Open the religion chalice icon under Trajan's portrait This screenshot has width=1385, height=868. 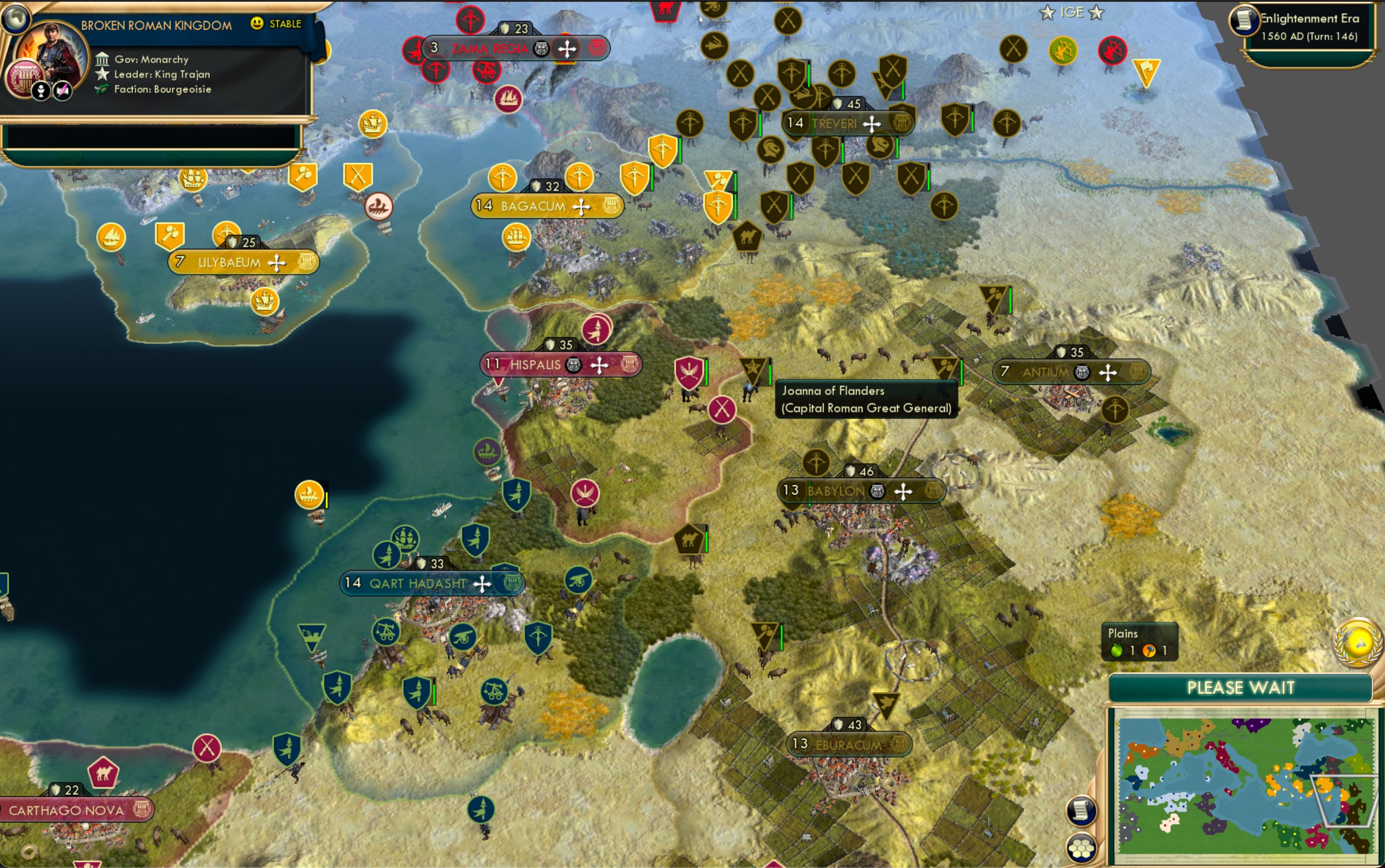point(41,90)
